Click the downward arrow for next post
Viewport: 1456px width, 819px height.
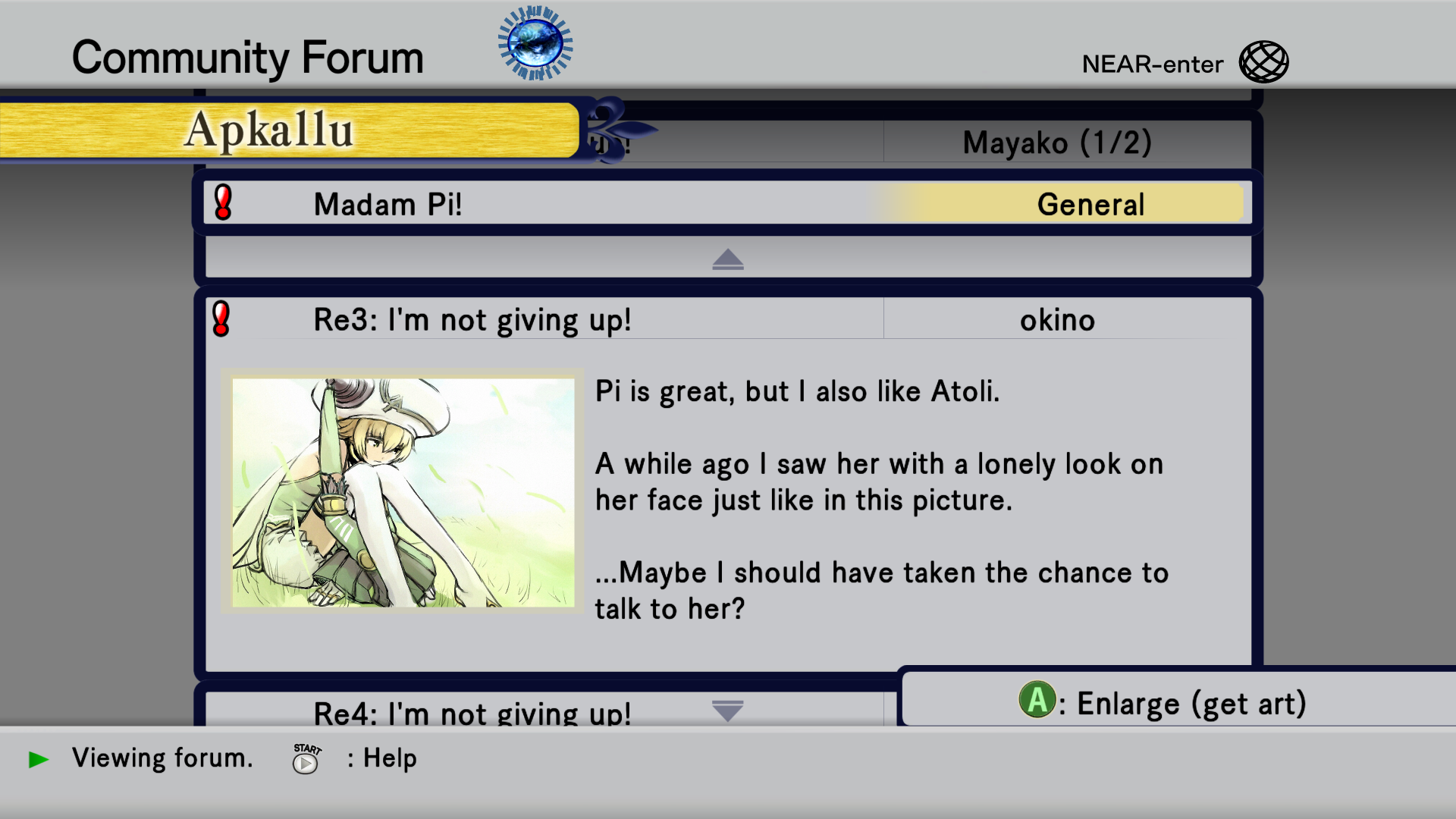(727, 711)
